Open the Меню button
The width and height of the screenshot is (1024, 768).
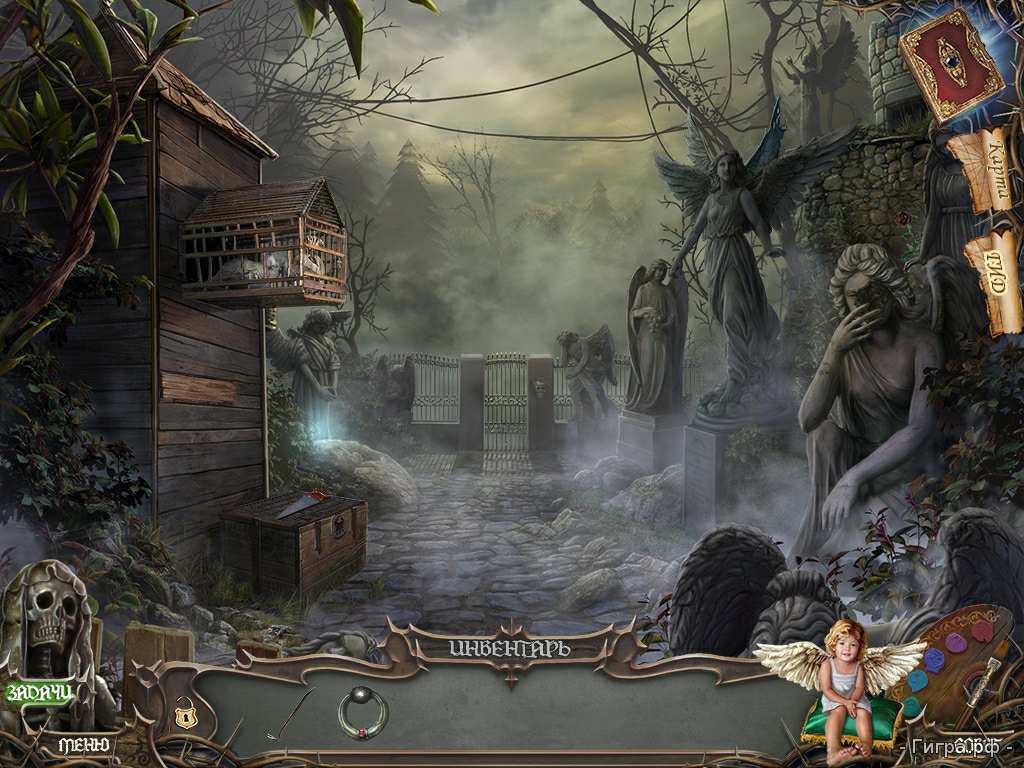83,745
